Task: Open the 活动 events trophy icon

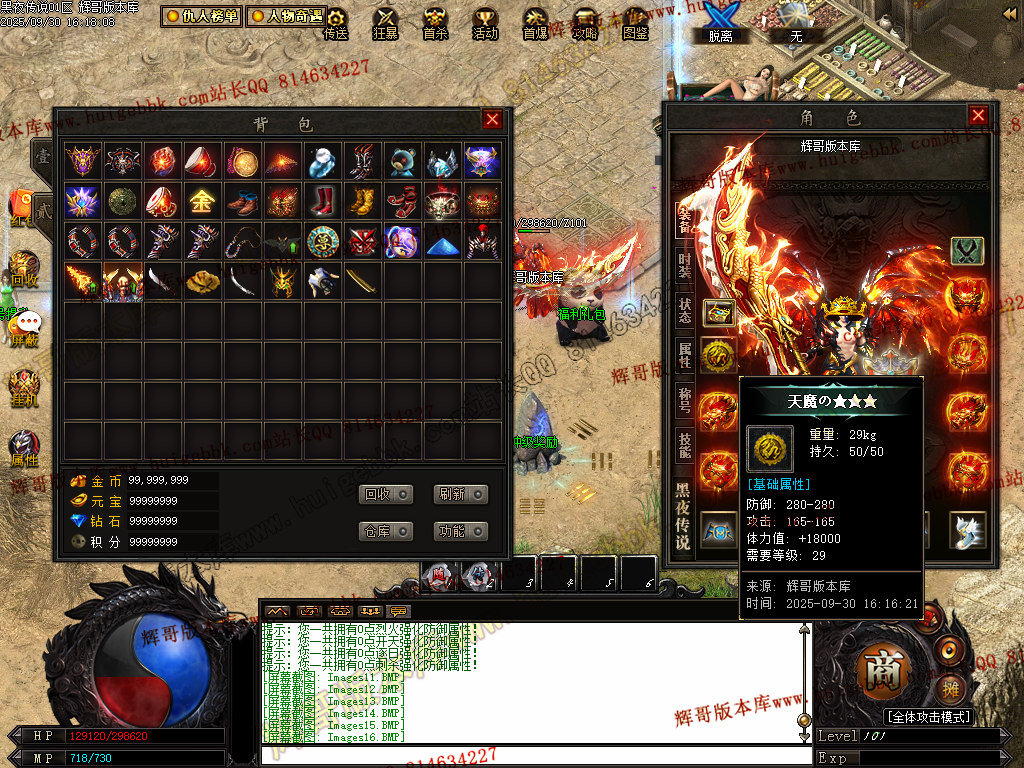Action: 485,24
